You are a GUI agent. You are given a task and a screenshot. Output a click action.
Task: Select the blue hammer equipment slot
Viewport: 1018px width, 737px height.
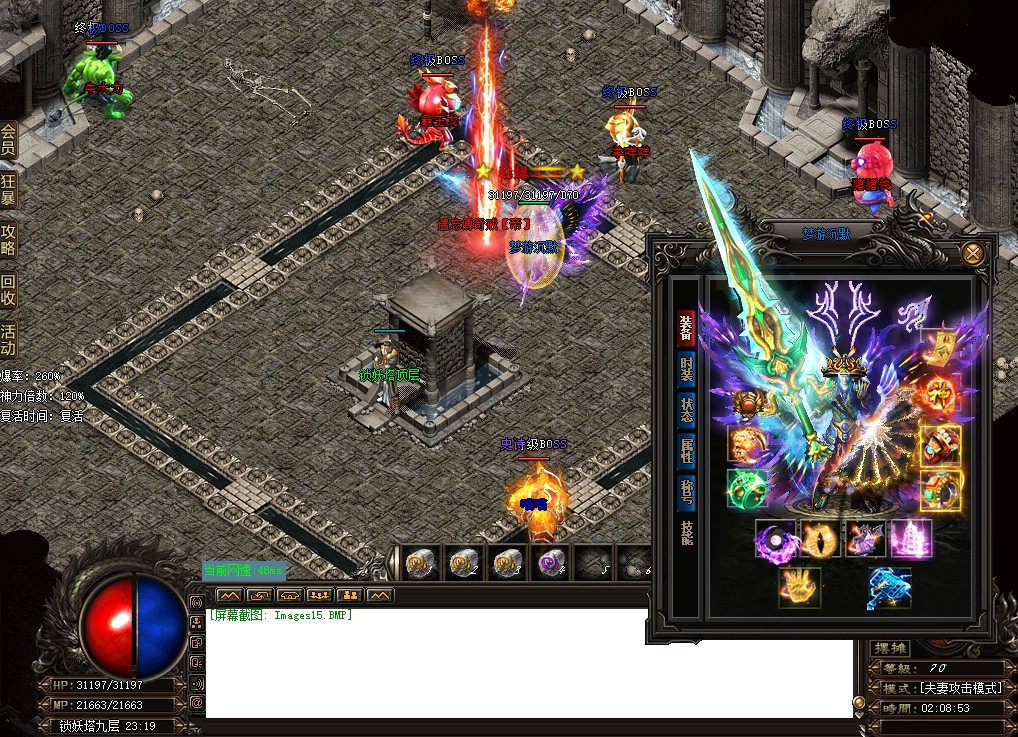click(x=890, y=588)
